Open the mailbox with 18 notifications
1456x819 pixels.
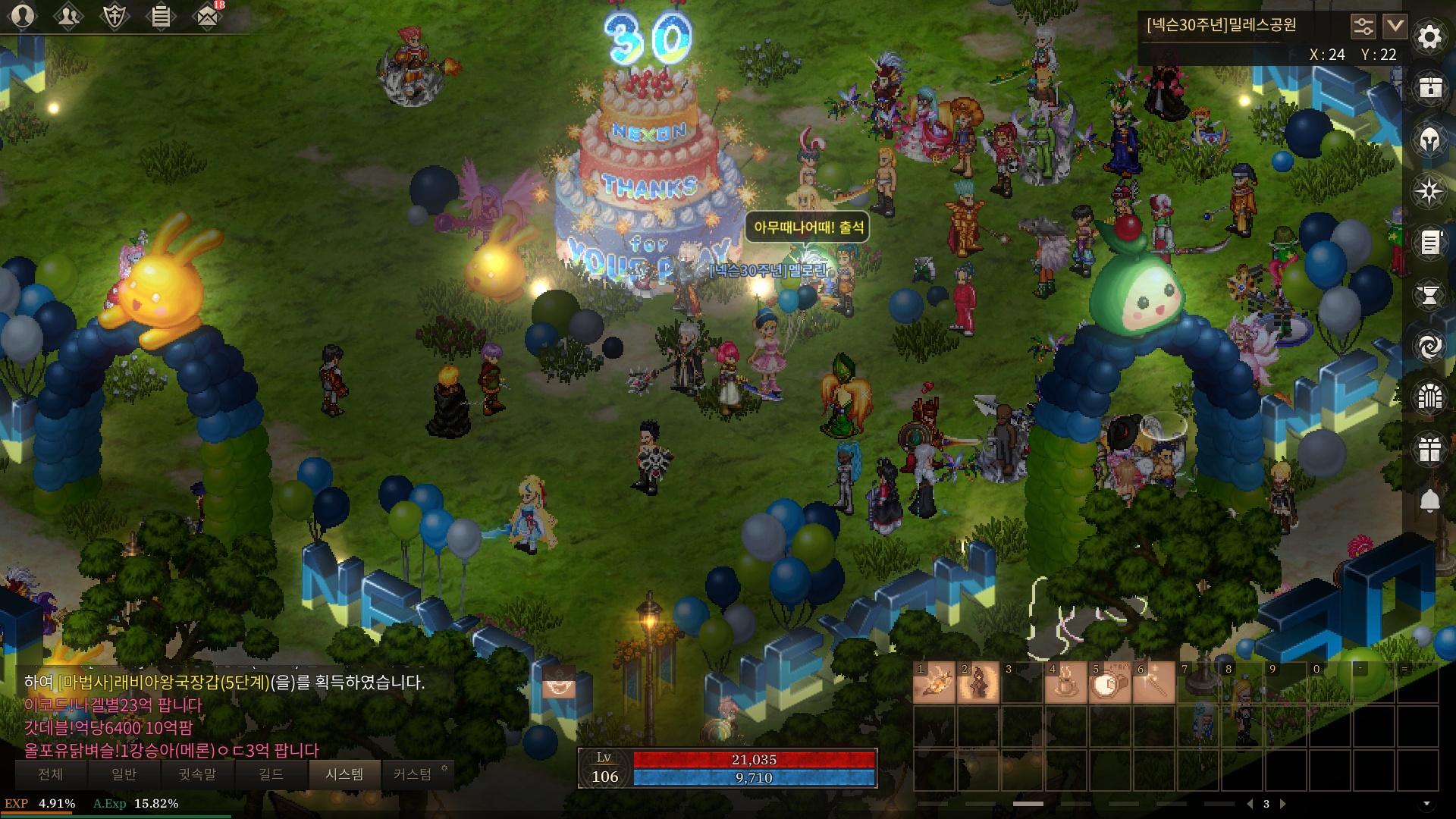click(x=207, y=16)
